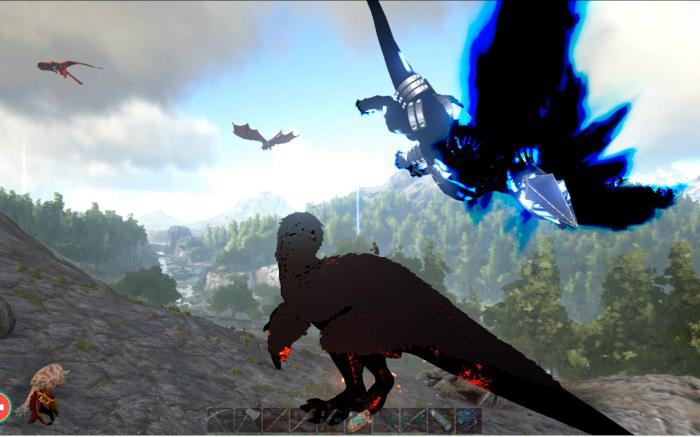Choose the shield item in the hotbar

(x=358, y=419)
